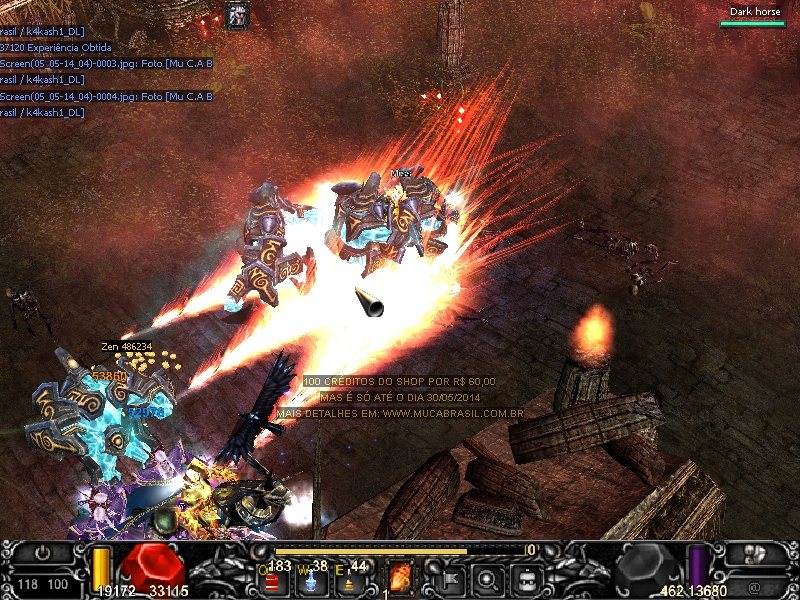Use the blue mana potion in W slot
Screen dimensions: 800x600
coord(312,579)
